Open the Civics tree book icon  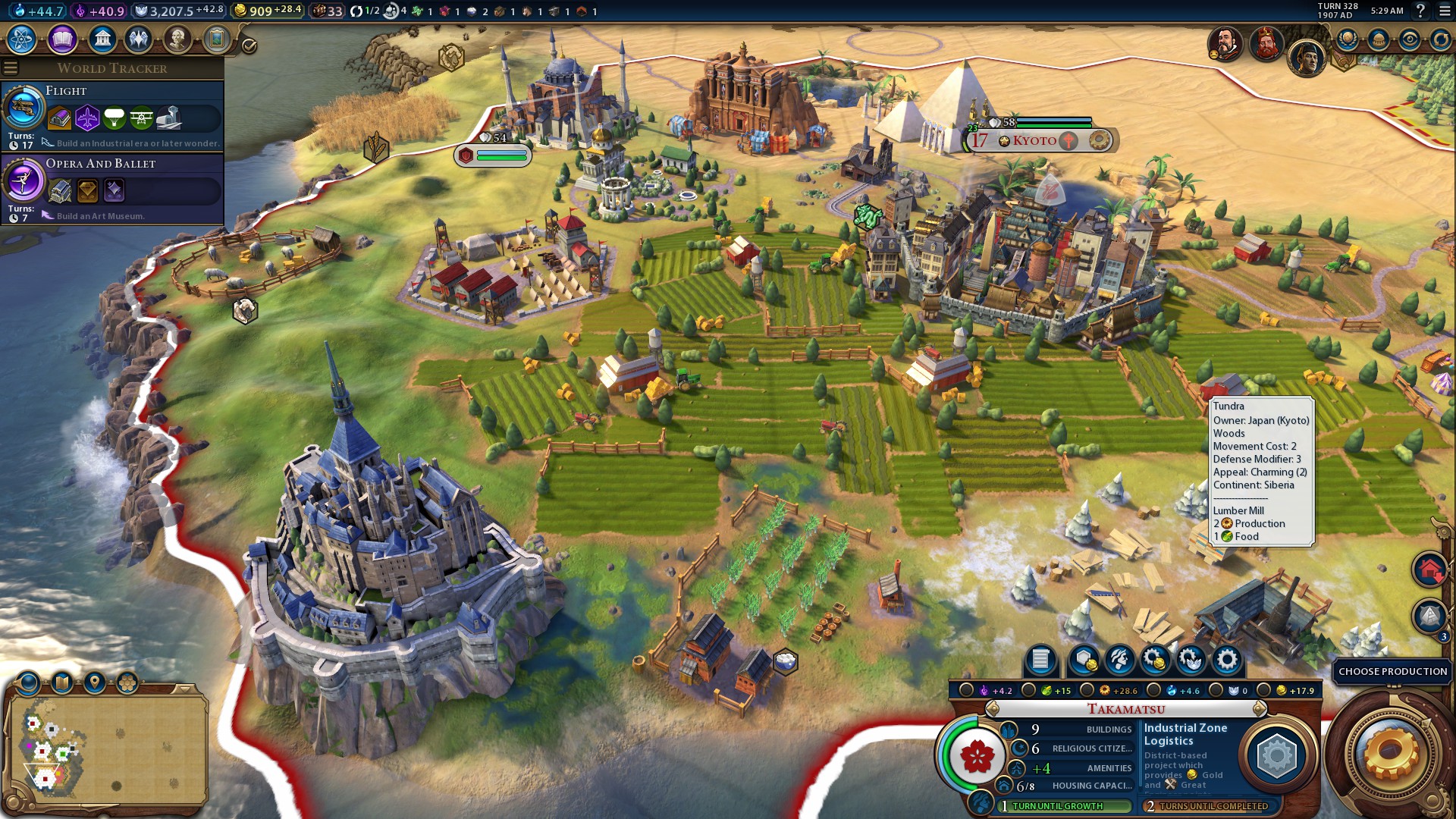point(62,39)
